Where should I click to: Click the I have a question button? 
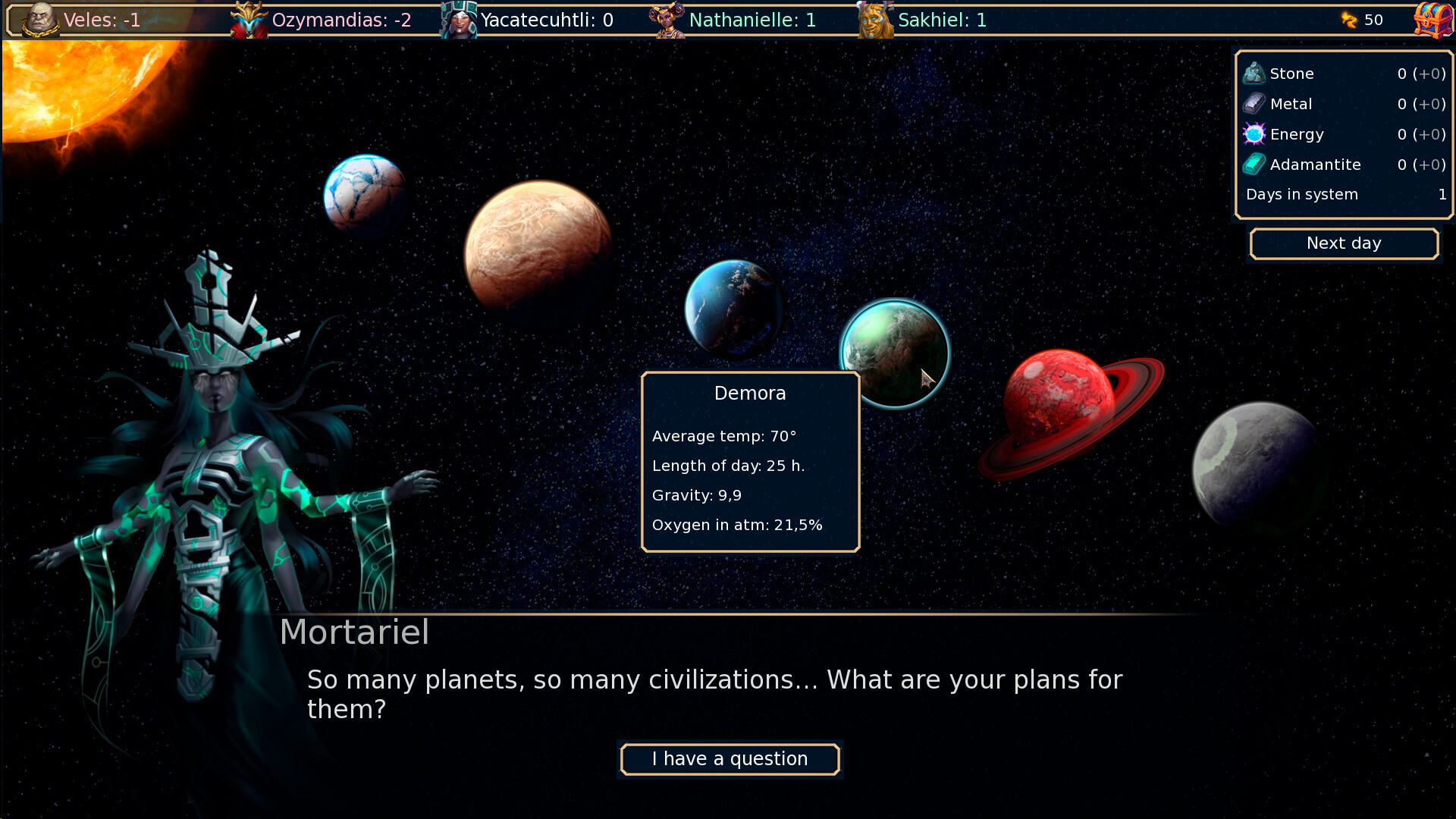pyautogui.click(x=730, y=759)
